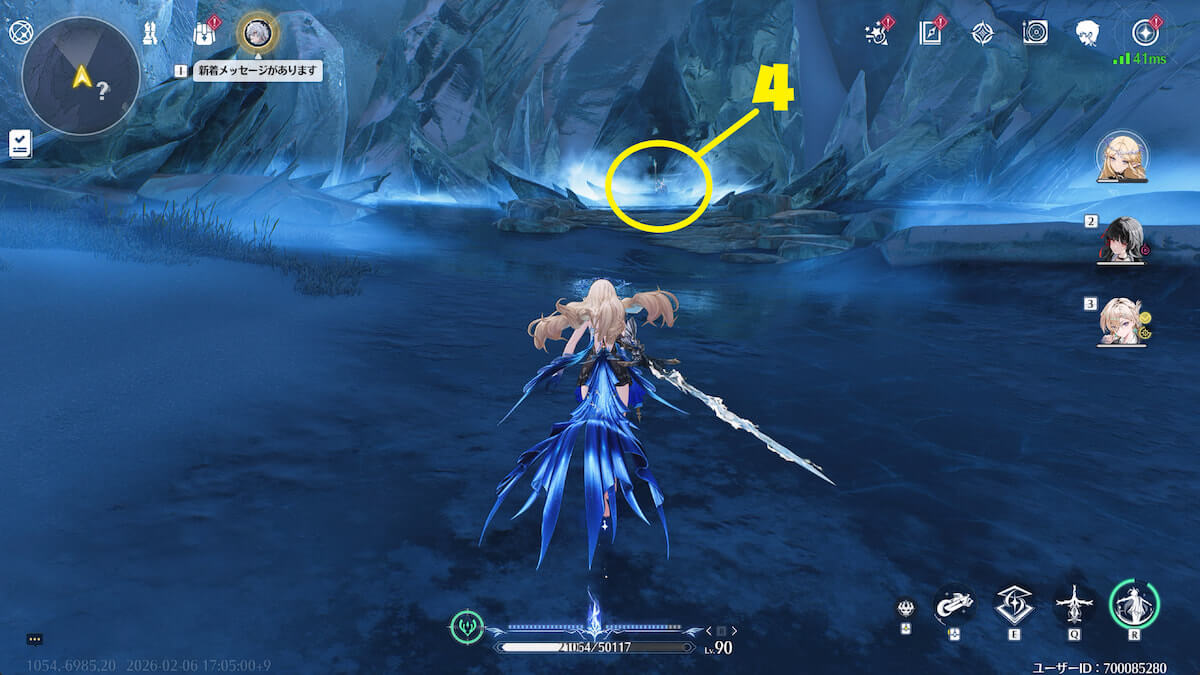Viewport: 1200px width, 675px height.
Task: Open the four-point star diamond icon
Action: (x=982, y=33)
